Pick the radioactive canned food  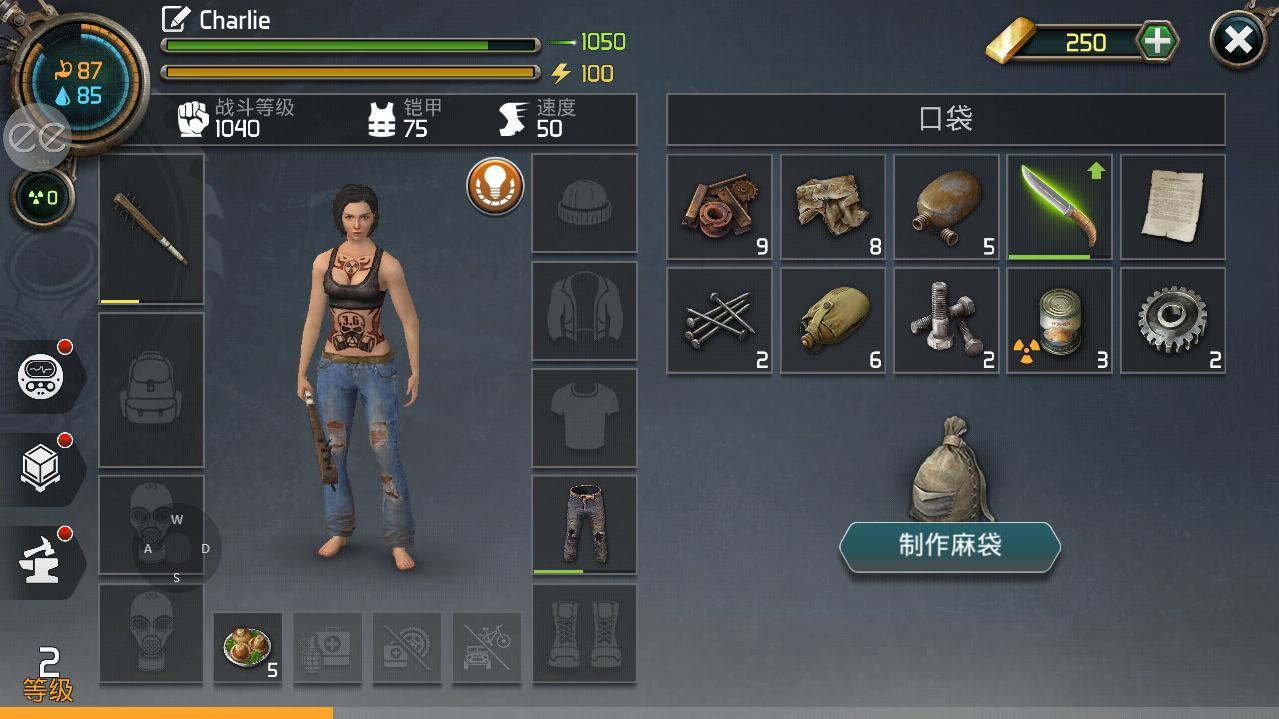[x=1059, y=320]
